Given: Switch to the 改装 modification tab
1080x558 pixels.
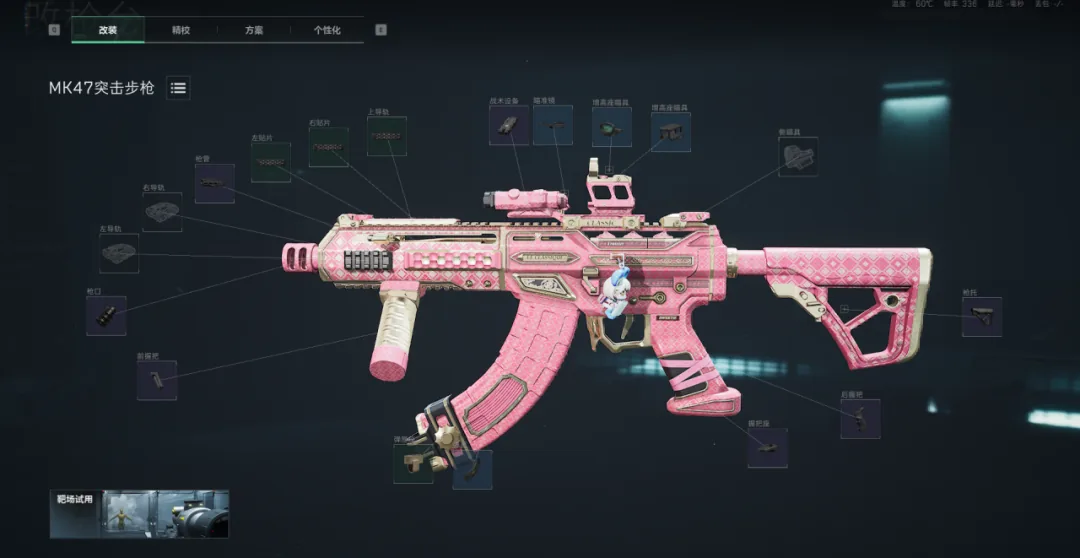Looking at the screenshot, I should click(108, 31).
